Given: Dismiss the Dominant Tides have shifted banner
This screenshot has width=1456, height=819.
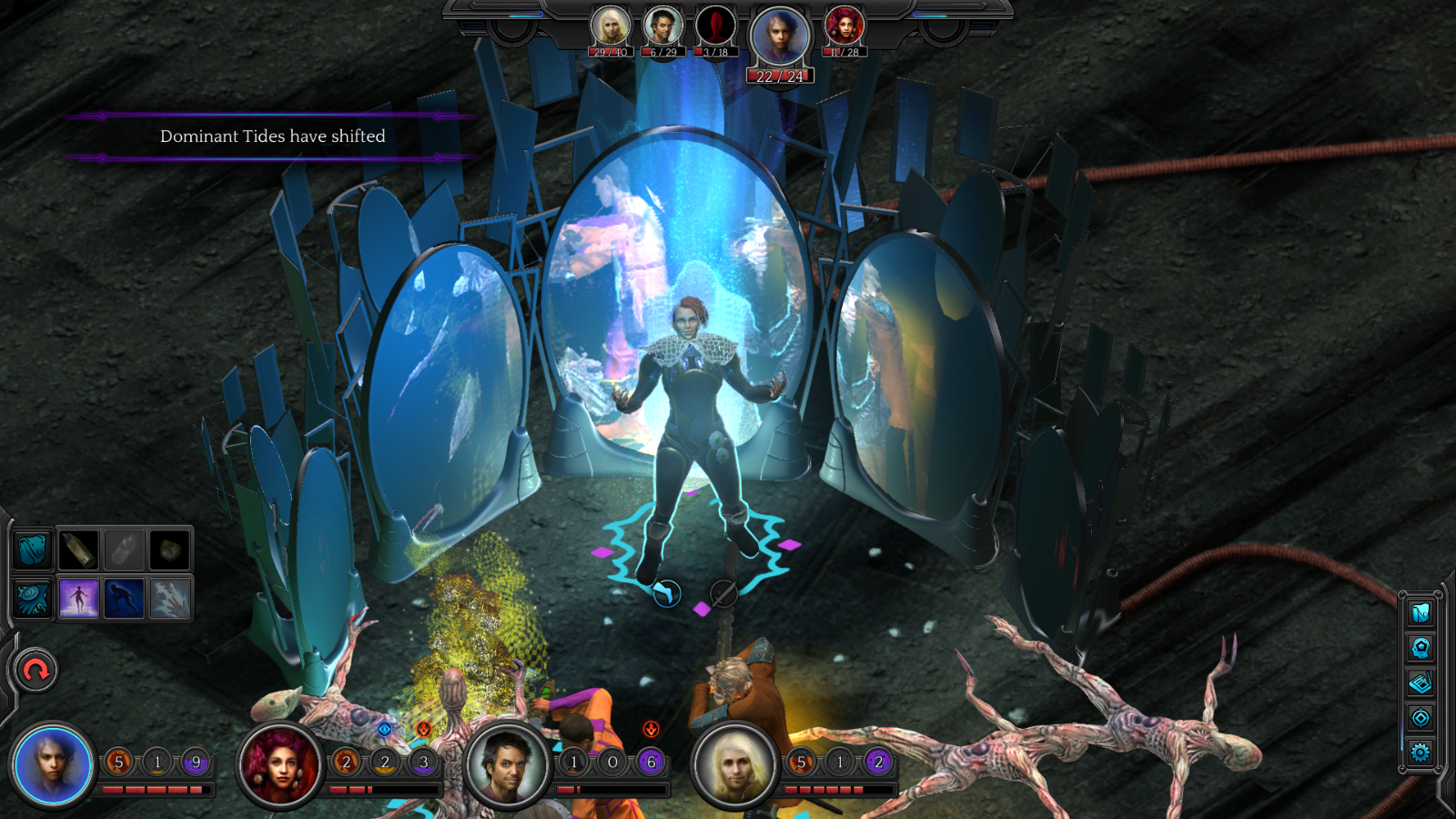Looking at the screenshot, I should click(271, 136).
